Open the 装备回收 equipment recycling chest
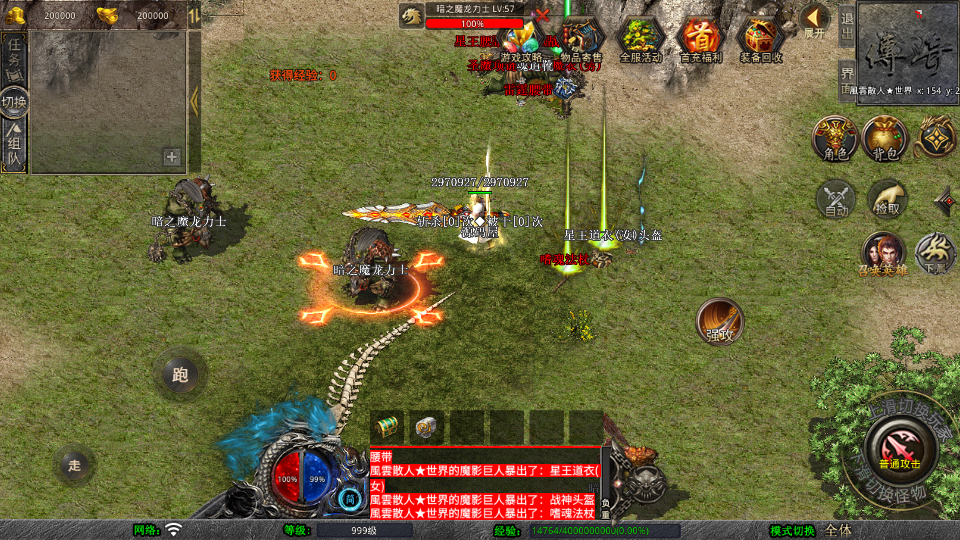 click(x=761, y=40)
